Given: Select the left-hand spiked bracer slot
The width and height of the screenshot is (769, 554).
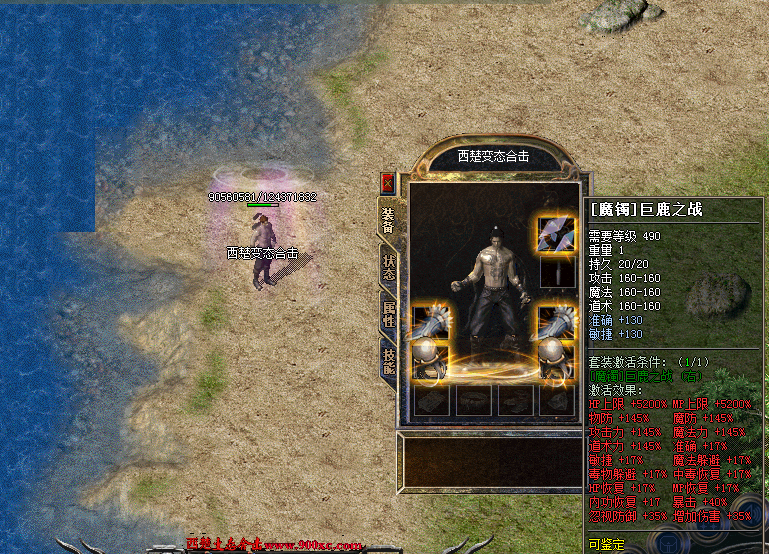Looking at the screenshot, I should coord(430,322).
